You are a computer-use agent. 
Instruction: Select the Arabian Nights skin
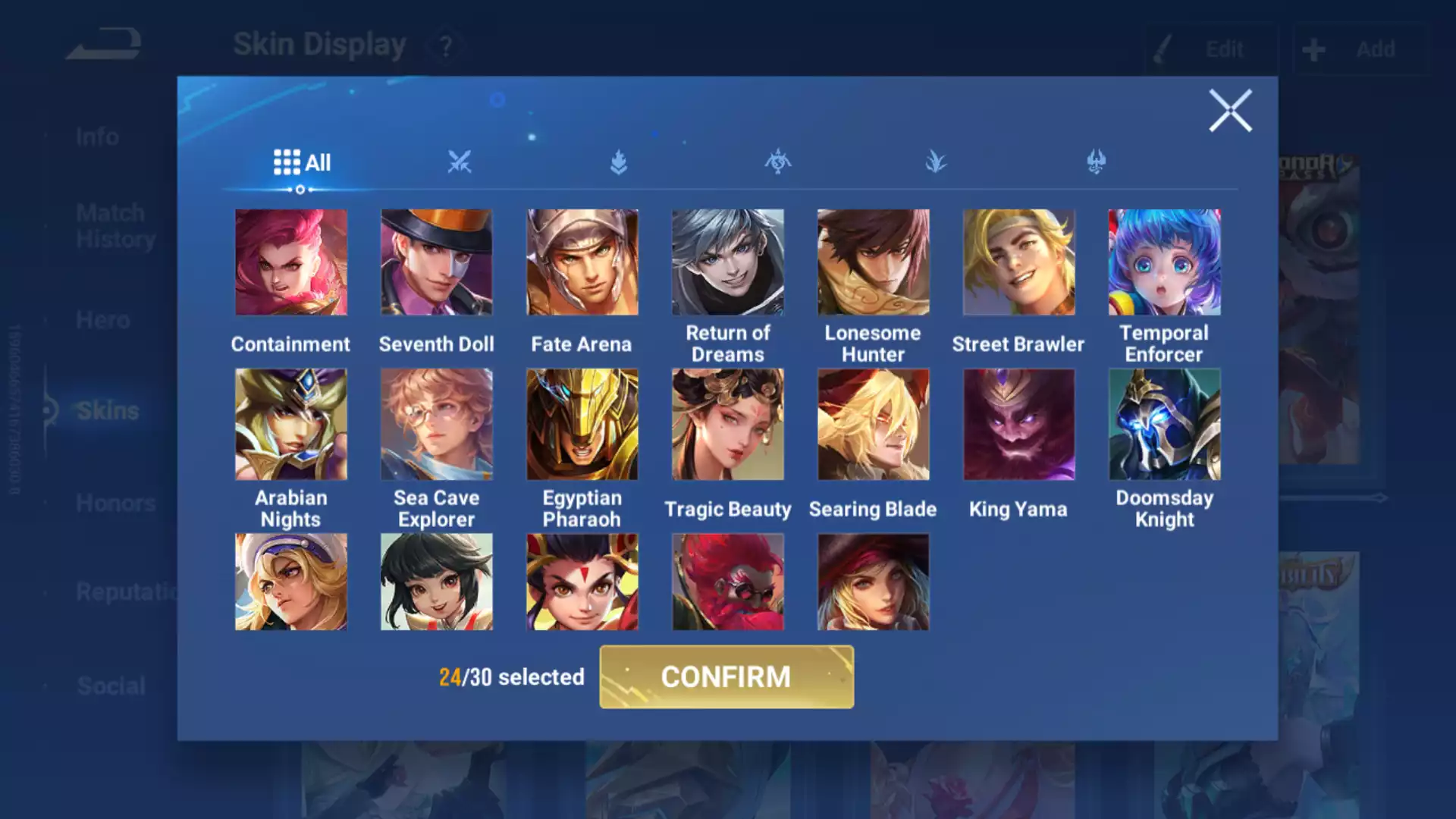point(291,425)
